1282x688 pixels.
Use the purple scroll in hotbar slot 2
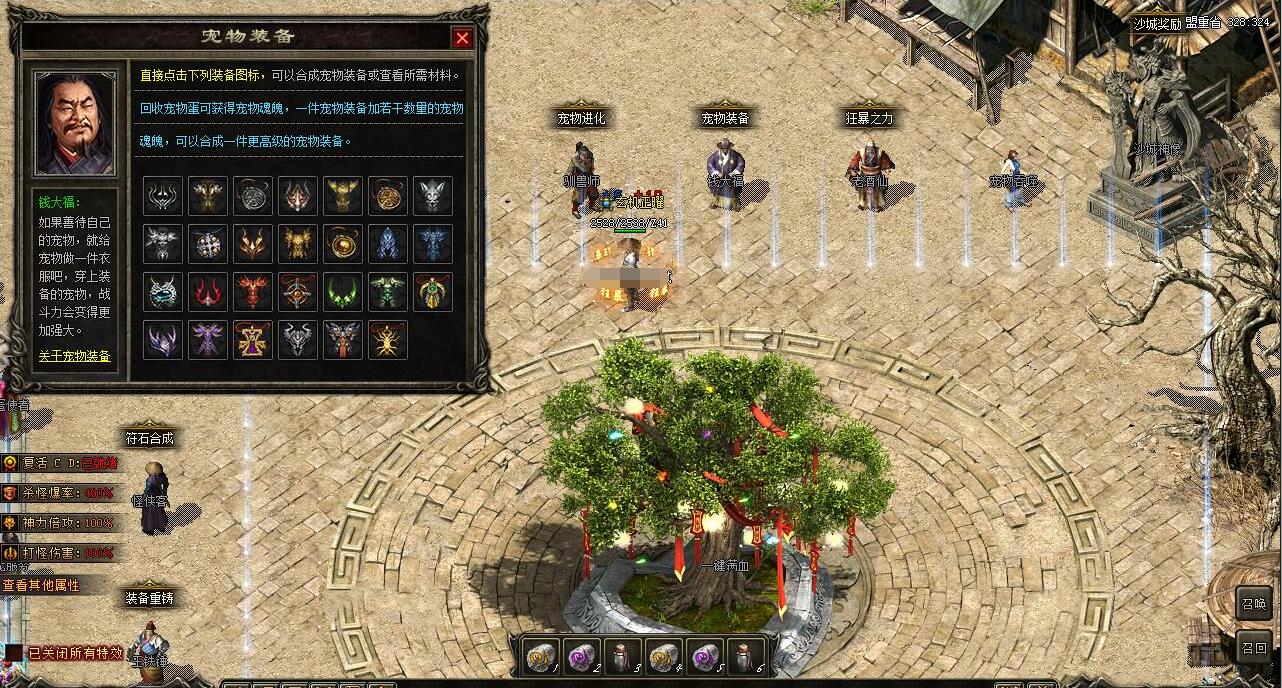coord(582,656)
